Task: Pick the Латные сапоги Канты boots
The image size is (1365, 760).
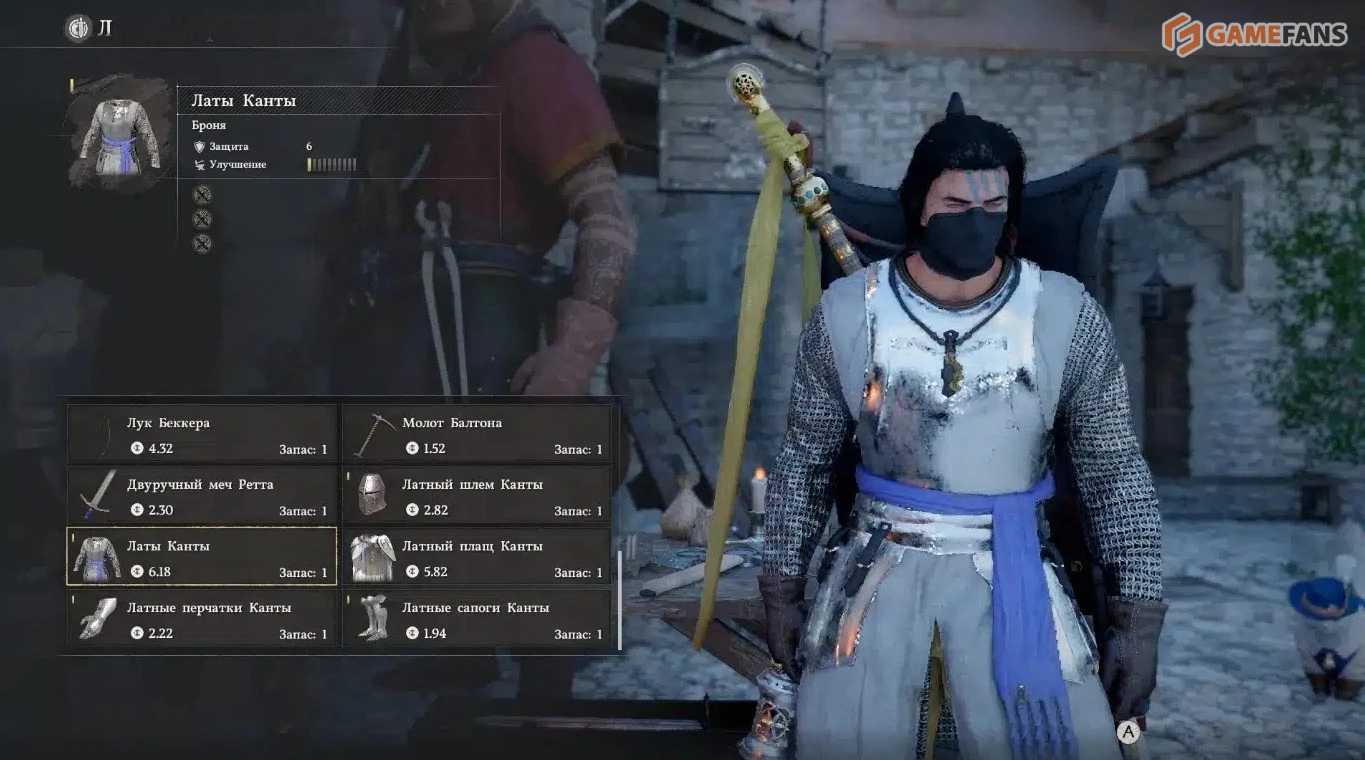Action: pos(477,619)
